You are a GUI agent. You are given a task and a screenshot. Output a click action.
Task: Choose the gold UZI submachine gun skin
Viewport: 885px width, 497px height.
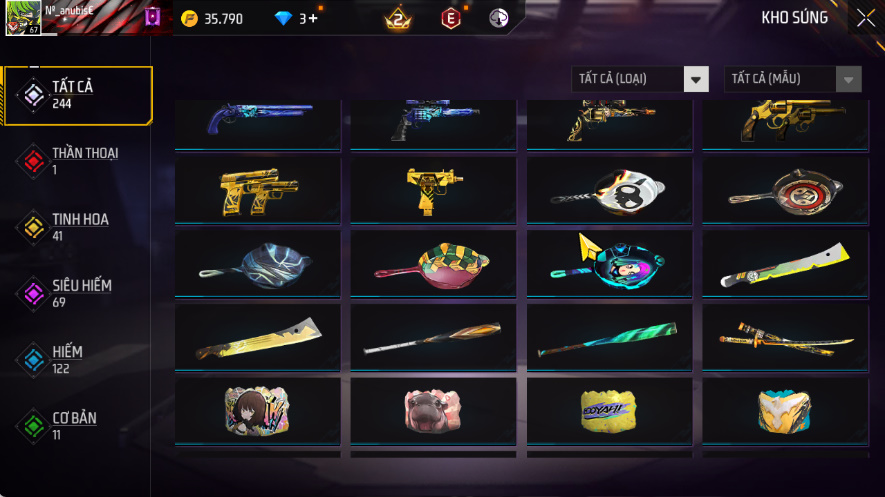(x=433, y=189)
